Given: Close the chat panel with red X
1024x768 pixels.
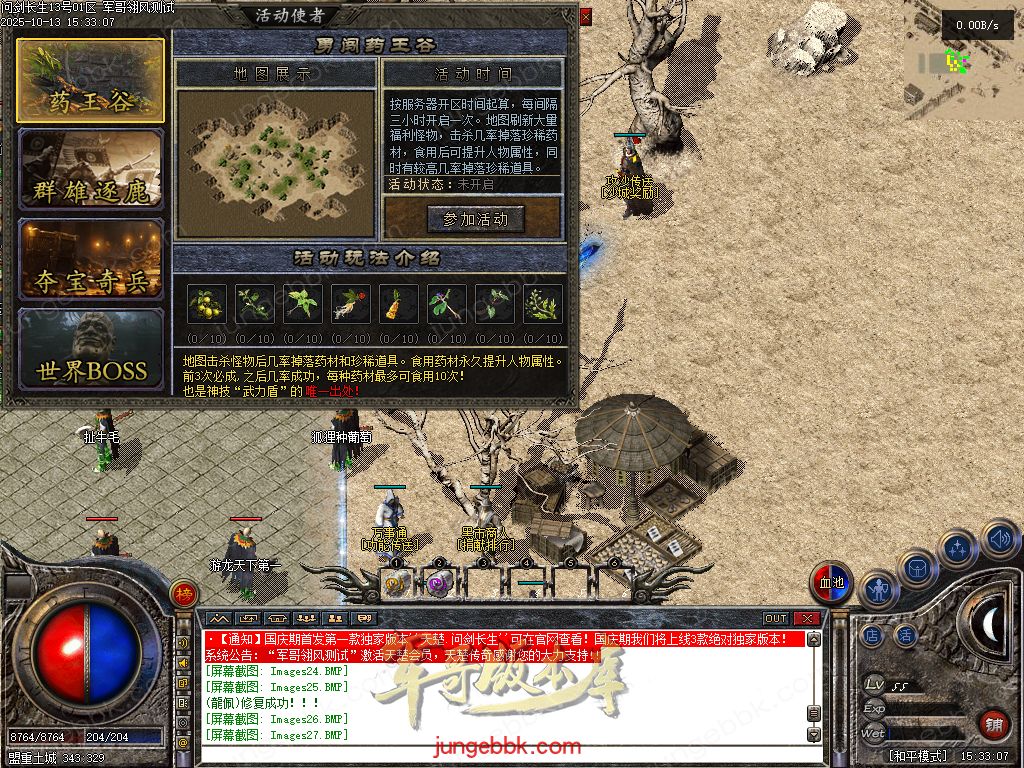Looking at the screenshot, I should (807, 619).
